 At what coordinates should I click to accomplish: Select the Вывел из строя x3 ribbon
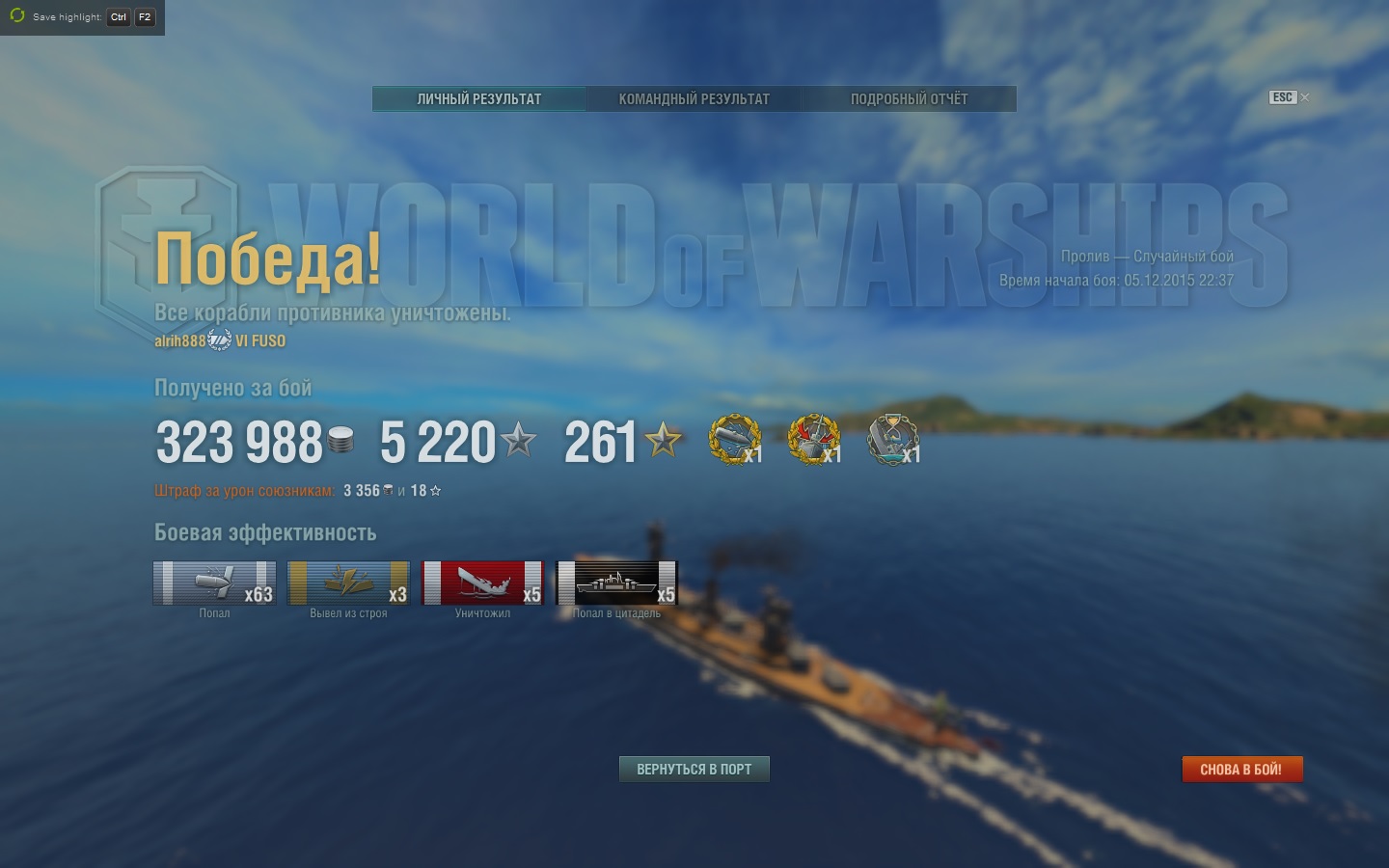(348, 583)
